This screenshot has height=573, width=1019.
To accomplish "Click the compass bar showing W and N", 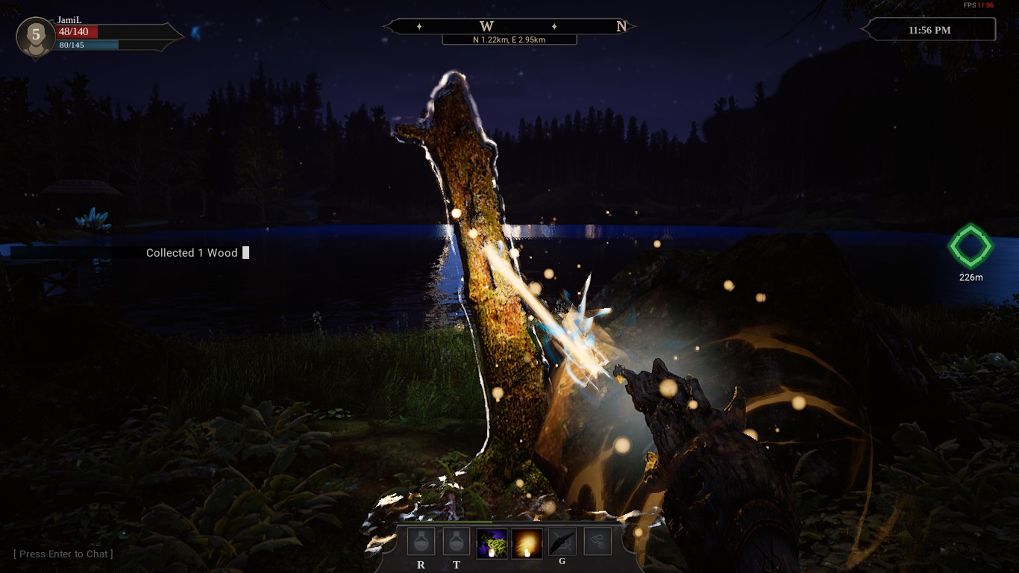I will point(510,26).
